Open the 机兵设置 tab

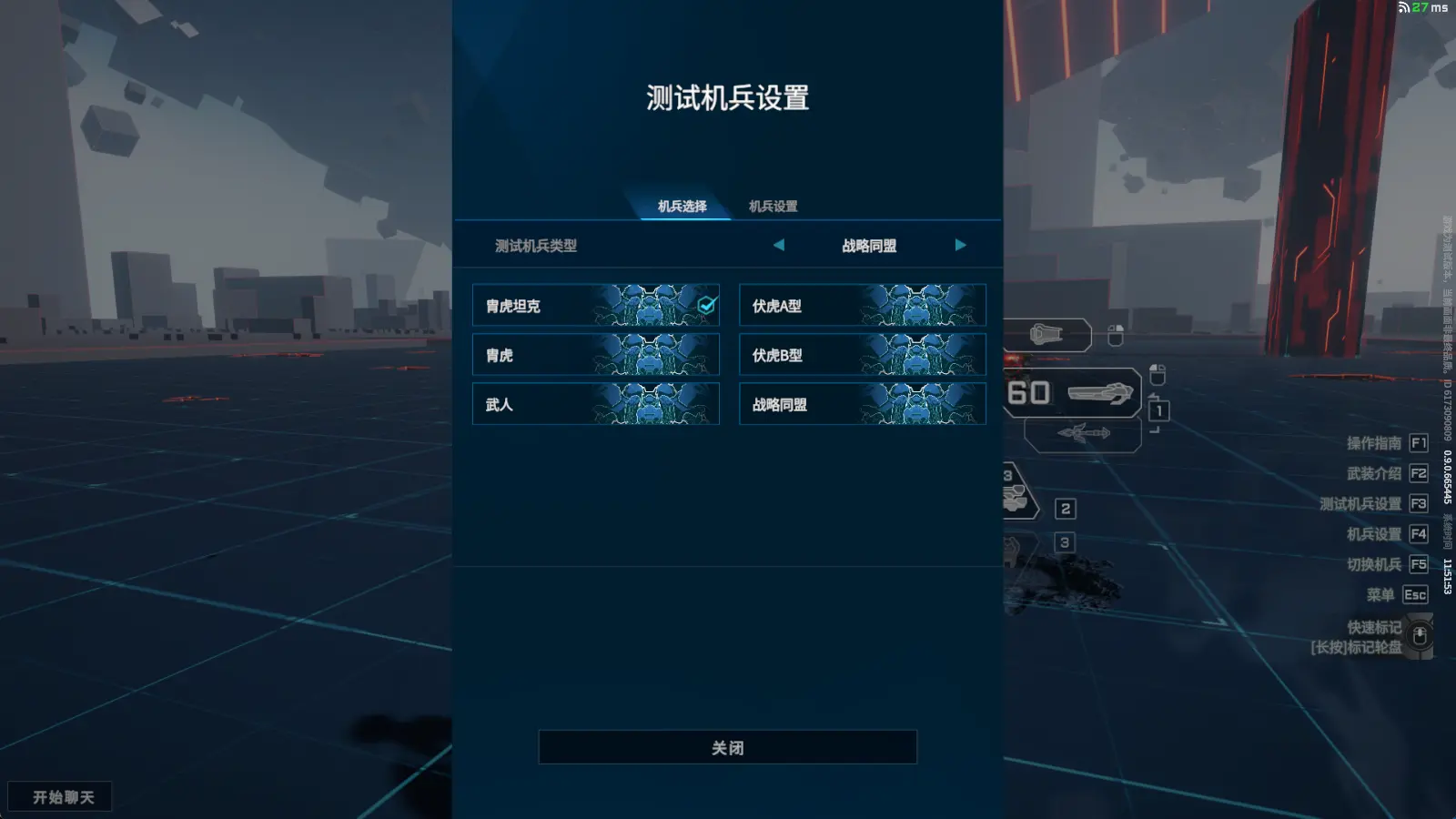click(773, 207)
